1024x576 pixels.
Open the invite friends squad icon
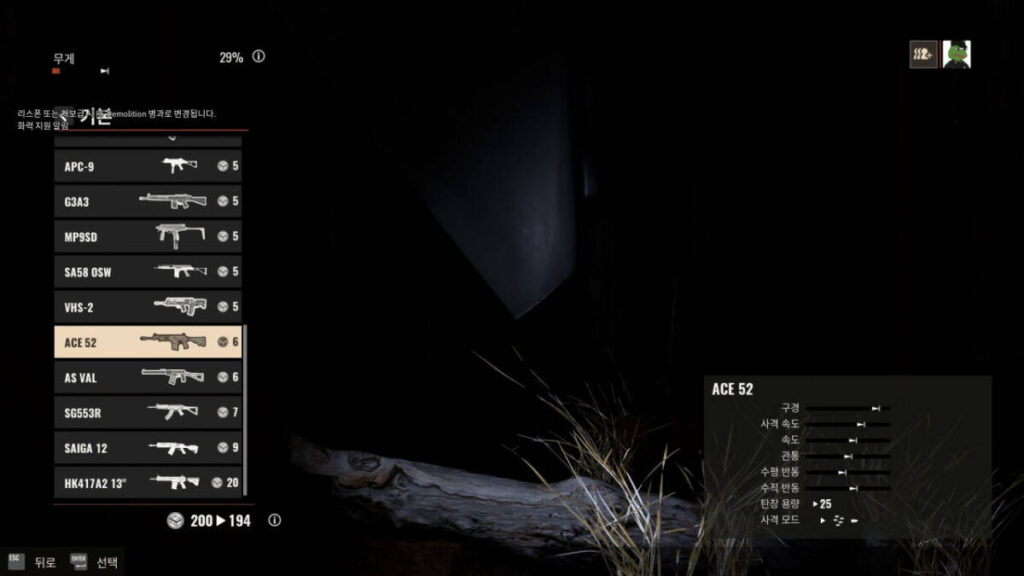(923, 54)
